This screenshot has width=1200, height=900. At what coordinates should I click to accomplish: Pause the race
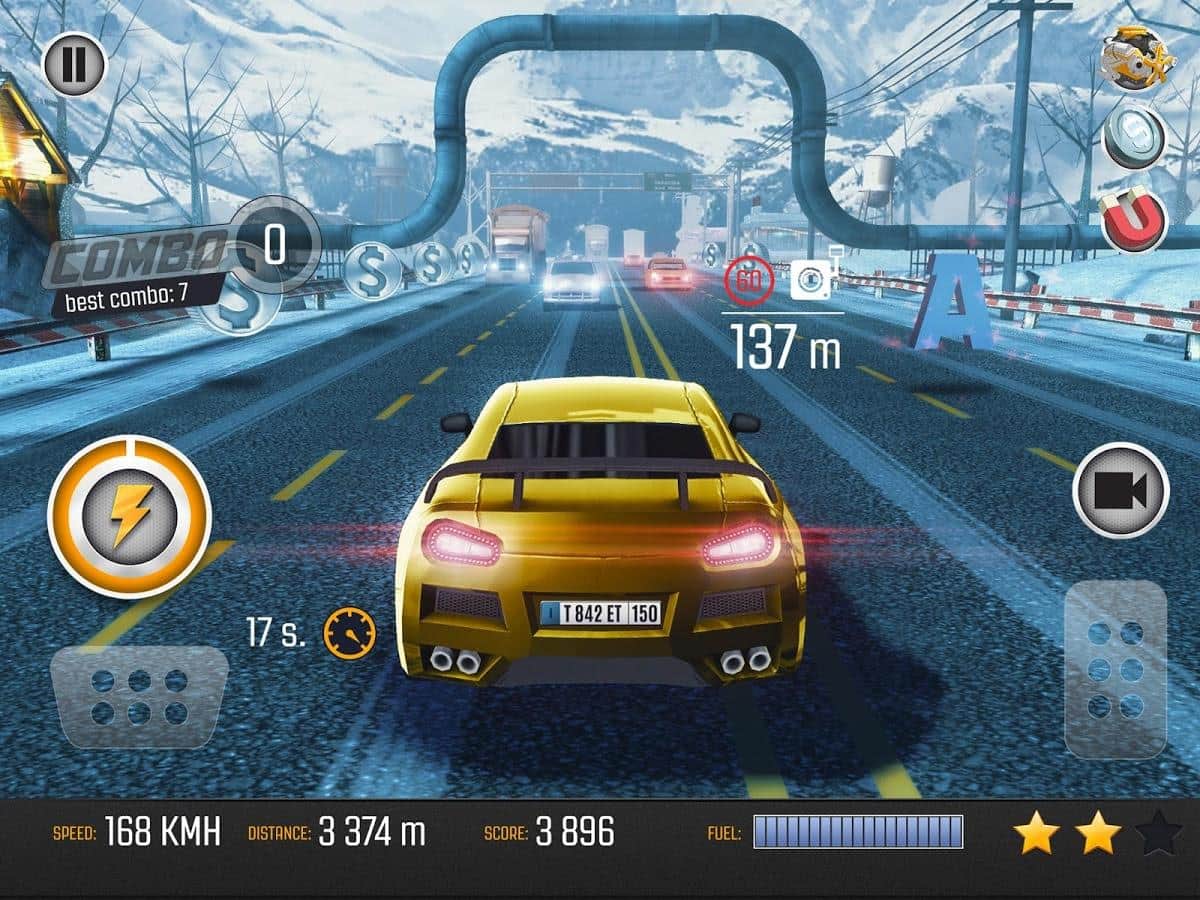tap(74, 64)
